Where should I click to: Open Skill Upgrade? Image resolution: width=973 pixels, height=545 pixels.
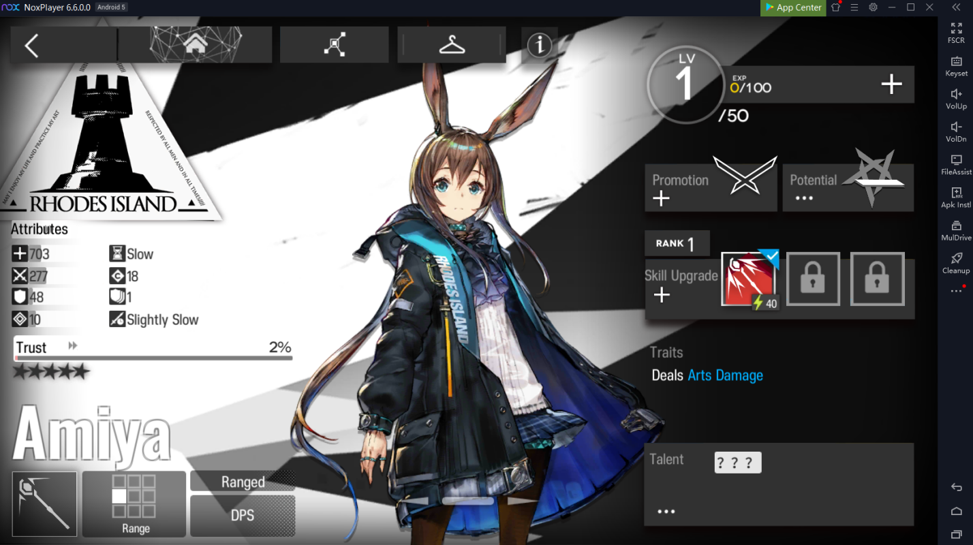(680, 285)
